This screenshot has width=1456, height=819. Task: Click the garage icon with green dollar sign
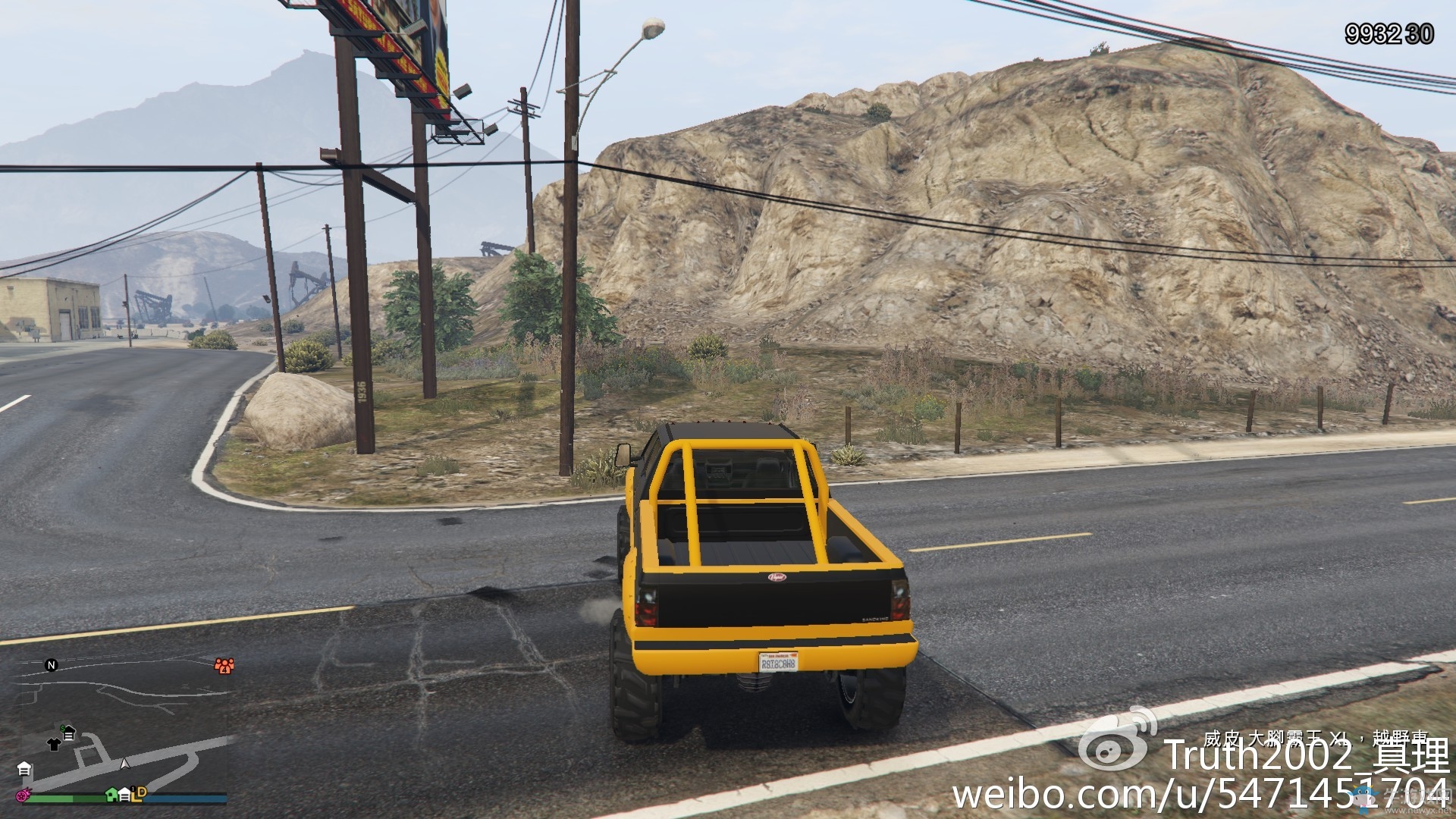click(68, 731)
